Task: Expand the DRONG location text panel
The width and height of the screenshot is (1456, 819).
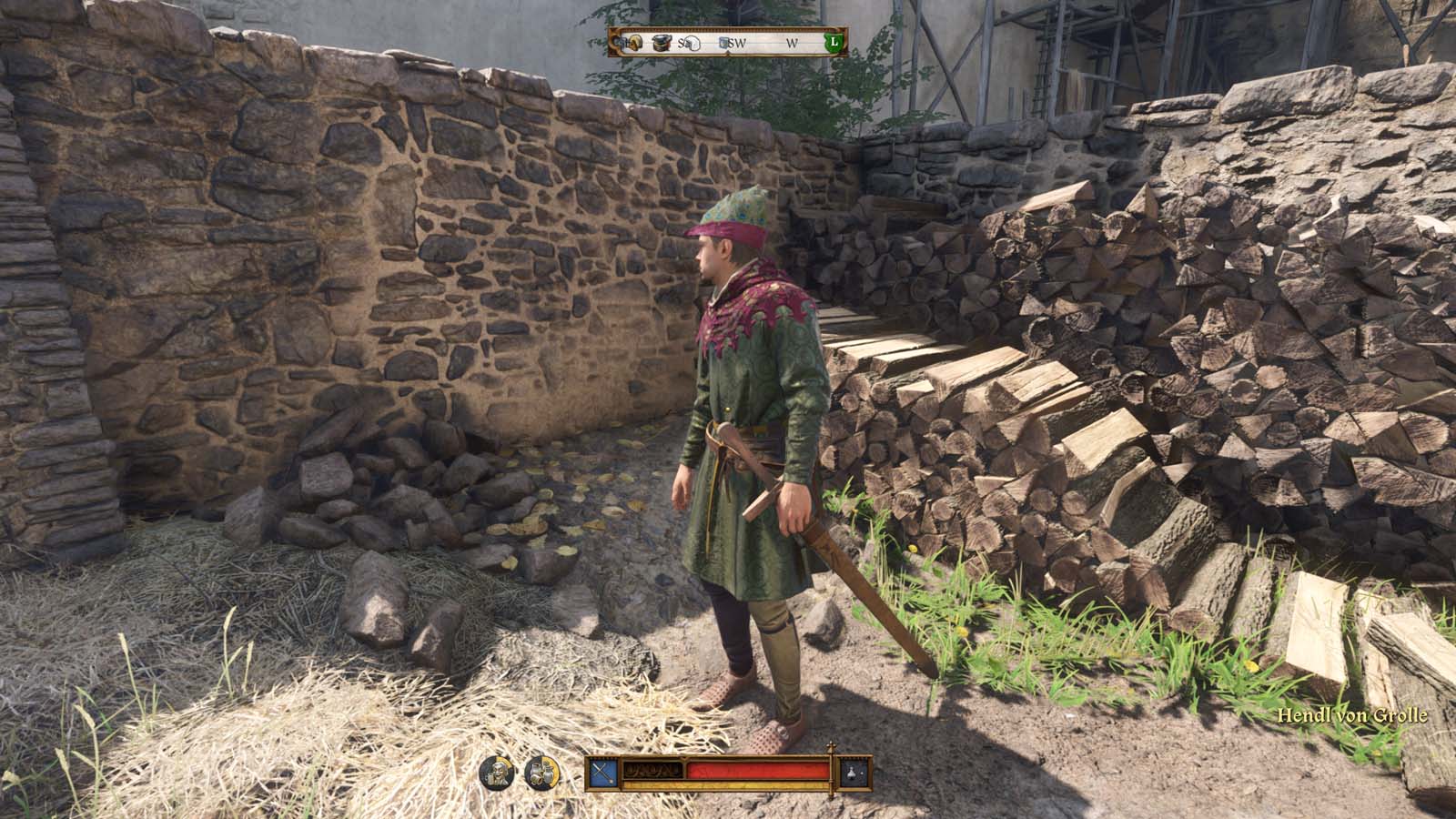Action: coord(654,771)
